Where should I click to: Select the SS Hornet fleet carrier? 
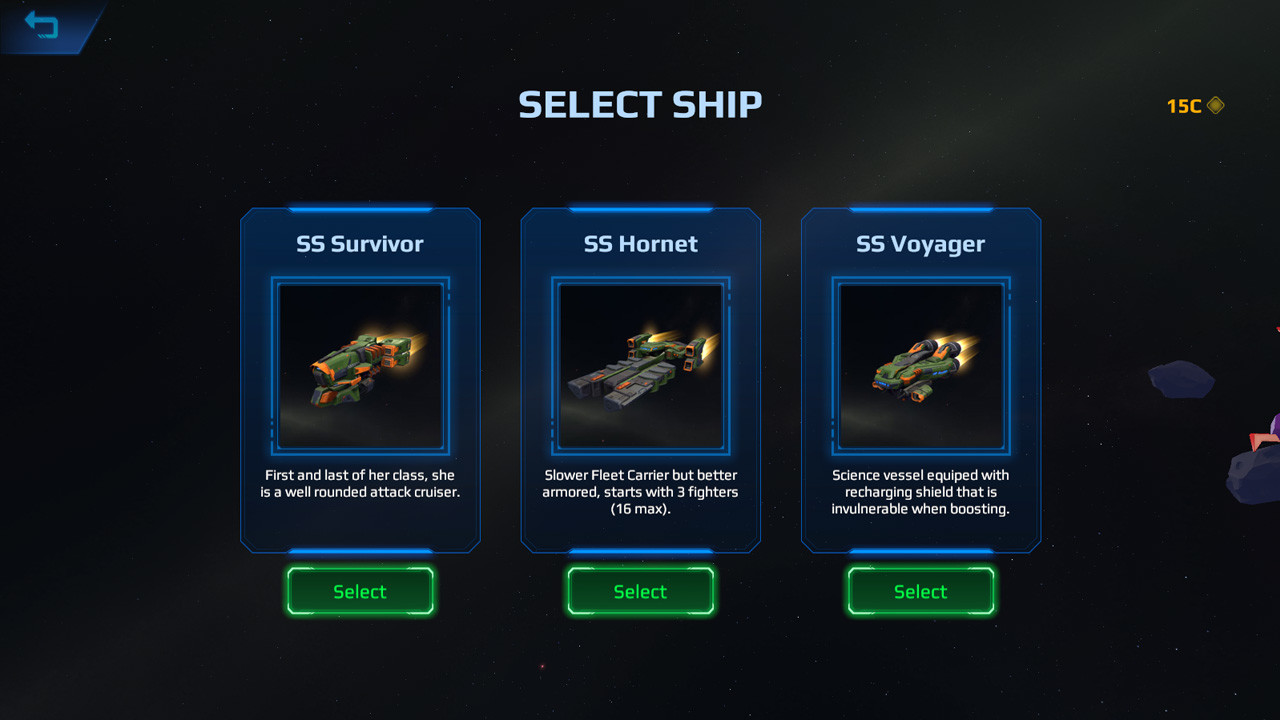click(x=640, y=591)
